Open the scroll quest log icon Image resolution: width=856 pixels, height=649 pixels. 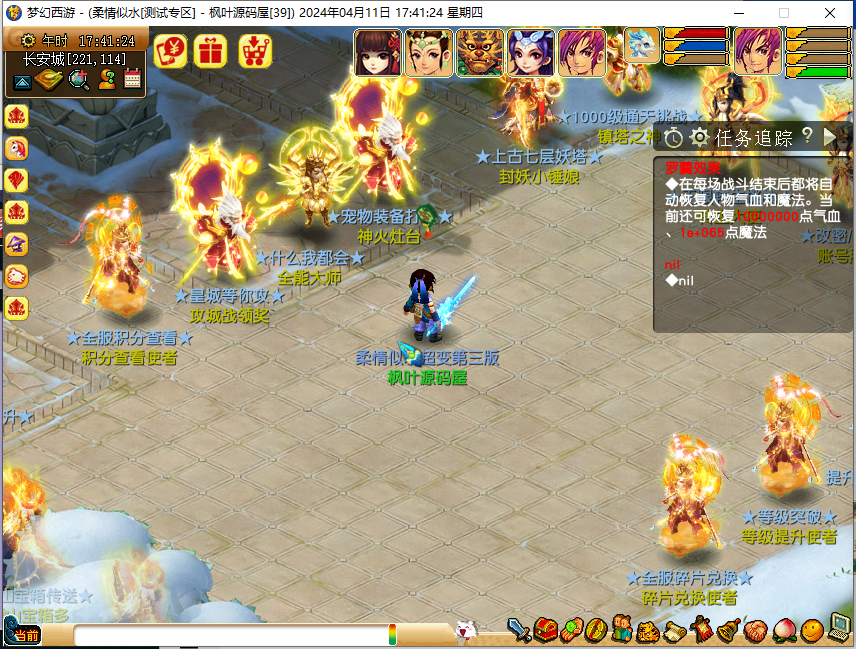click(675, 630)
